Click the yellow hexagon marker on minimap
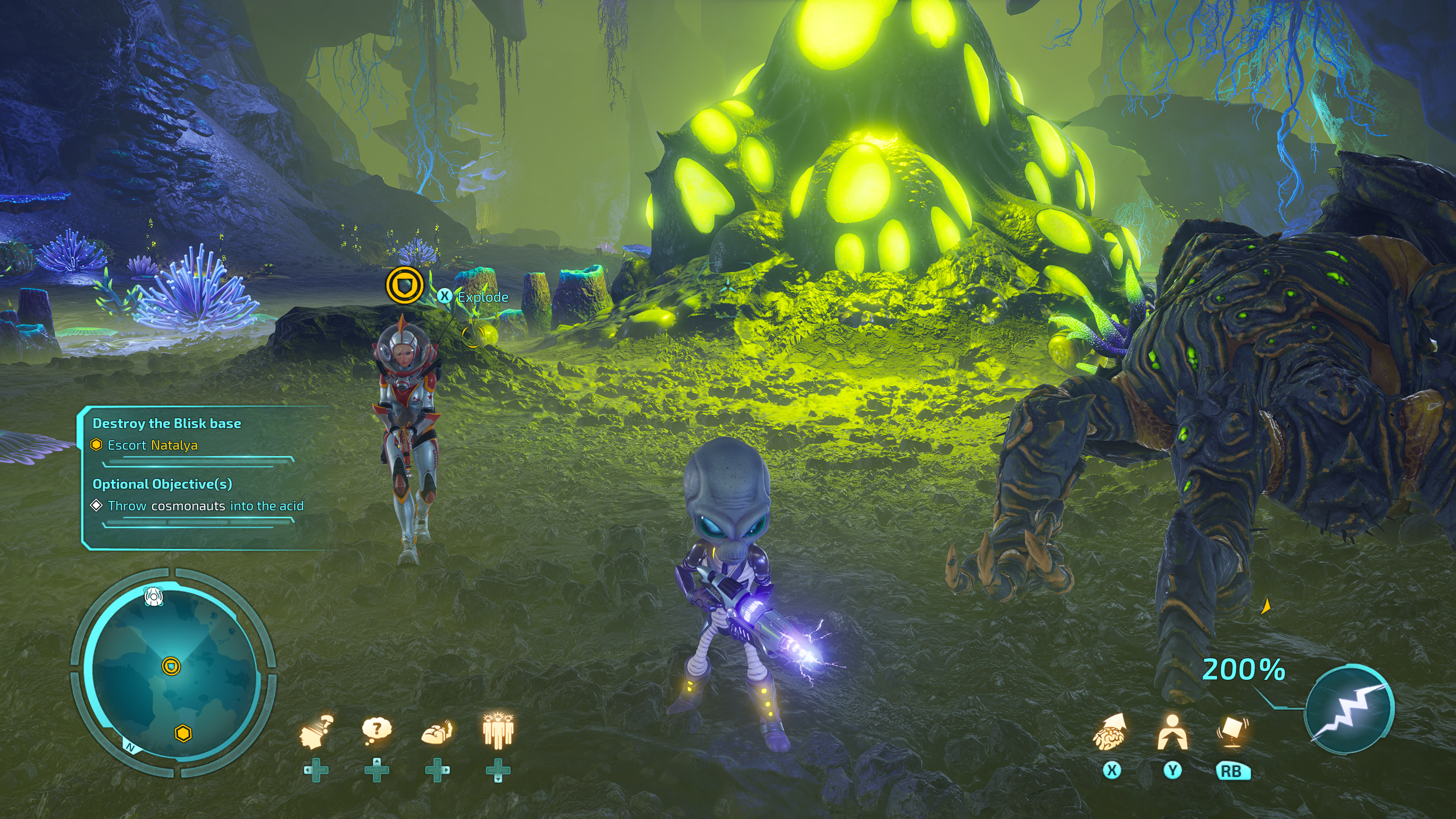 pyautogui.click(x=183, y=733)
